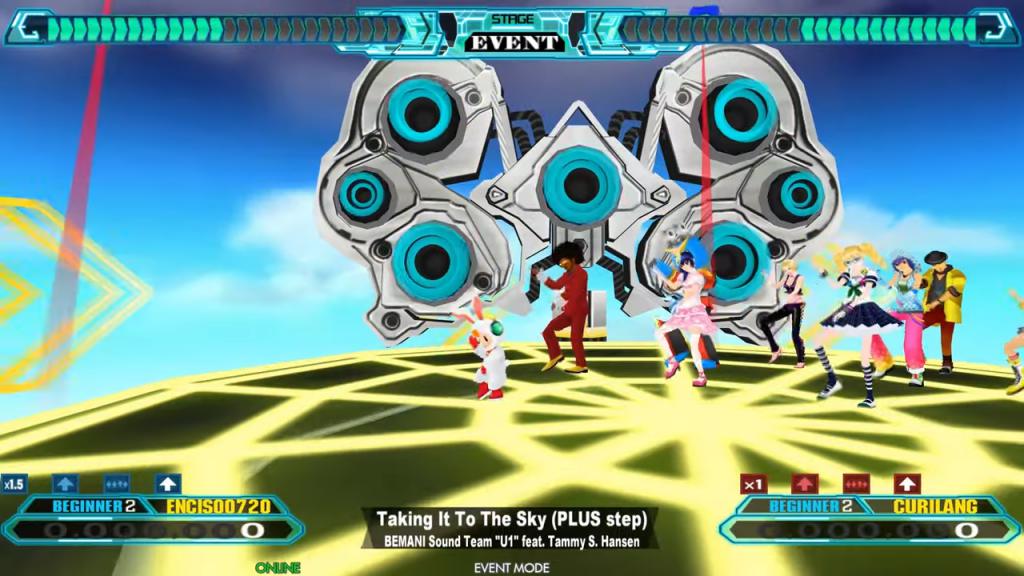
Task: Select the blue four-arrow option icon
Action: click(116, 484)
